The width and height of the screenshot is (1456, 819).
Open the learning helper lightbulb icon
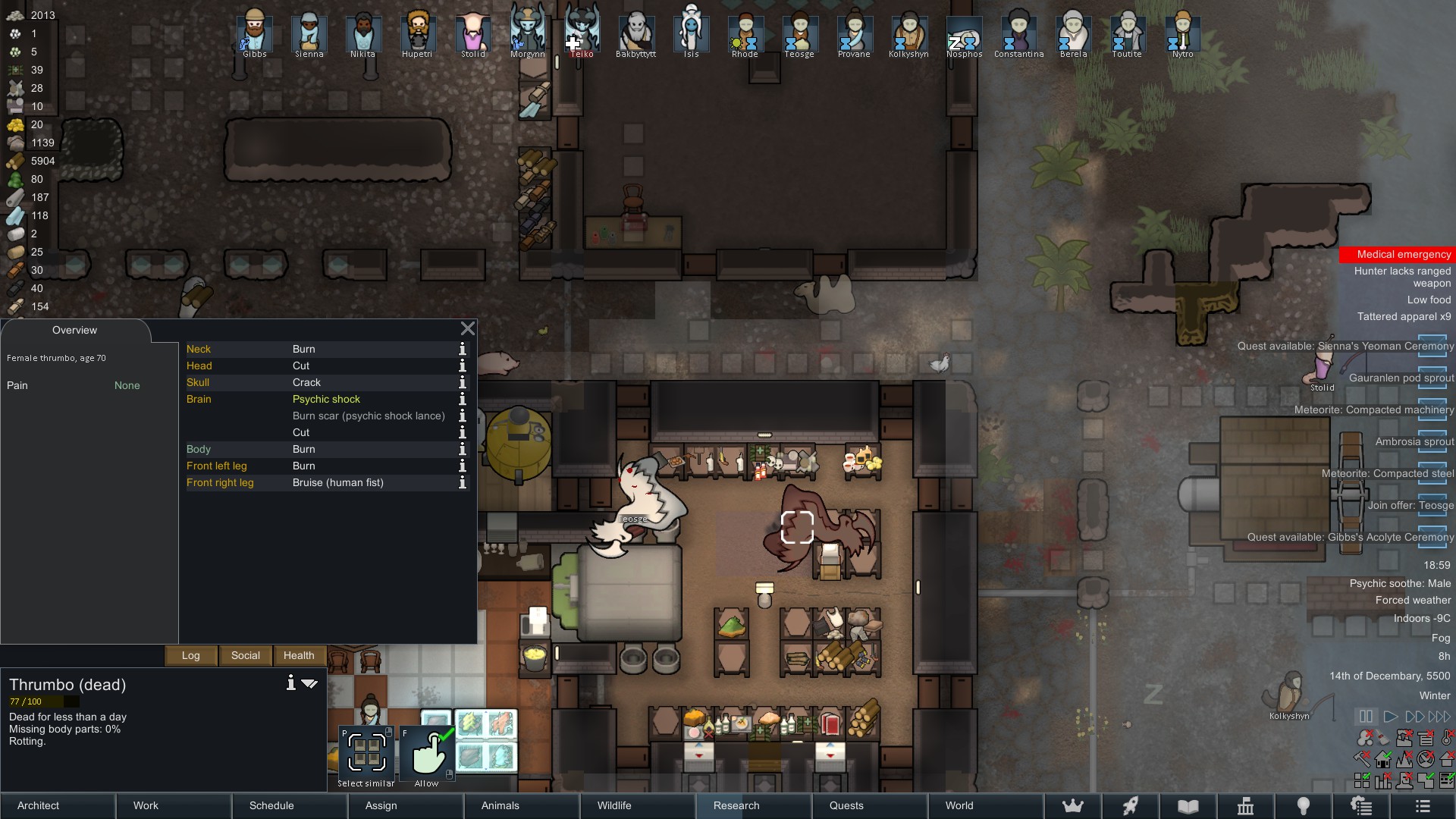1304,806
